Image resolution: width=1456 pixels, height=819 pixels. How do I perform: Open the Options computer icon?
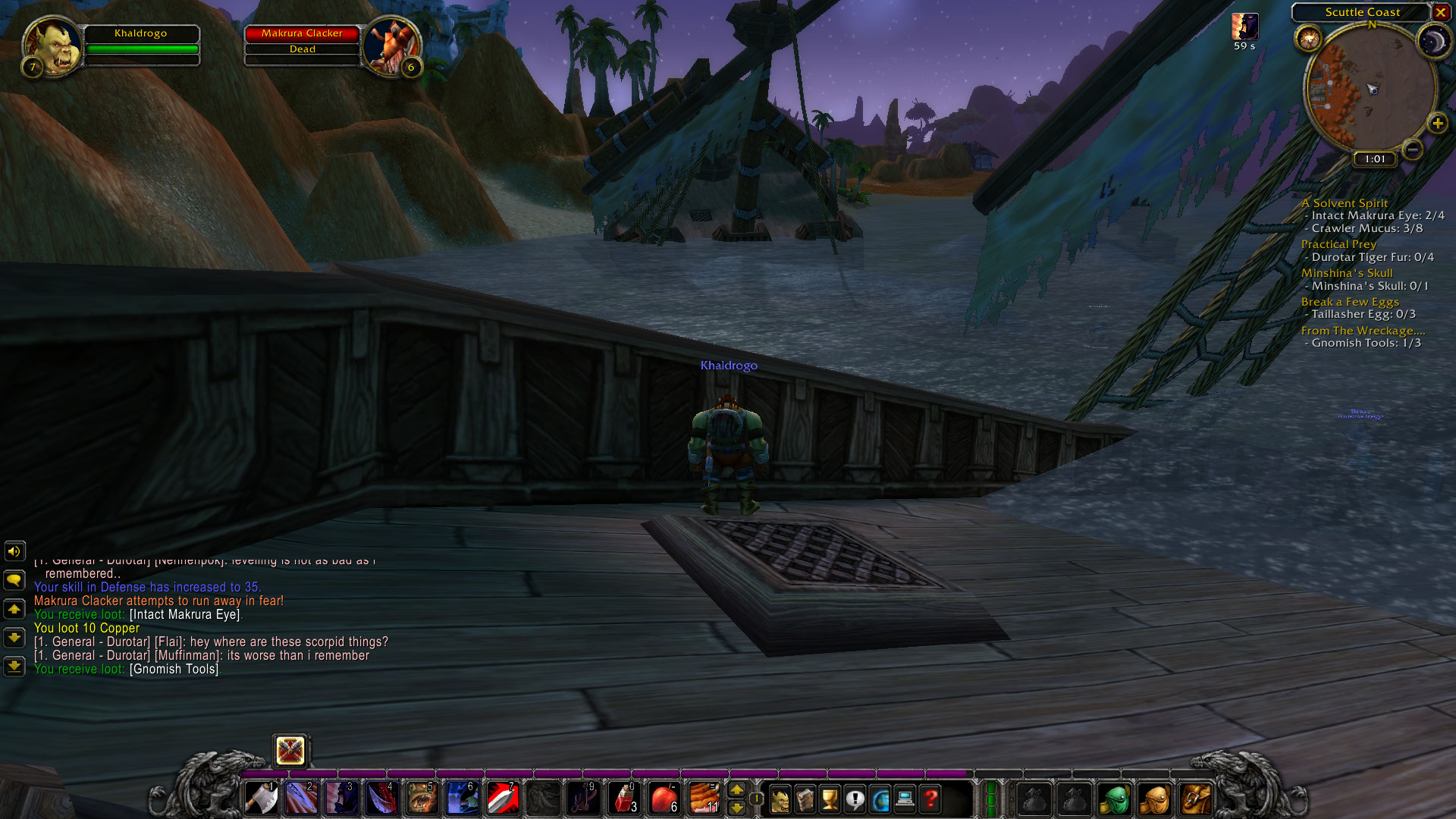pos(905,798)
